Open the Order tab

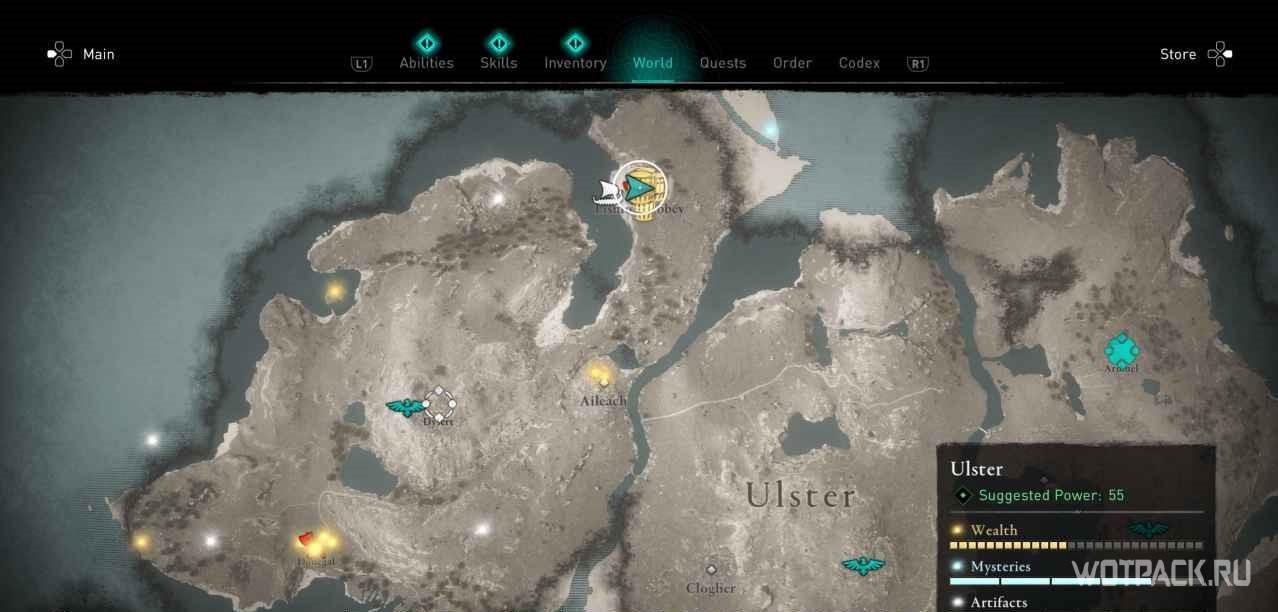click(x=792, y=62)
